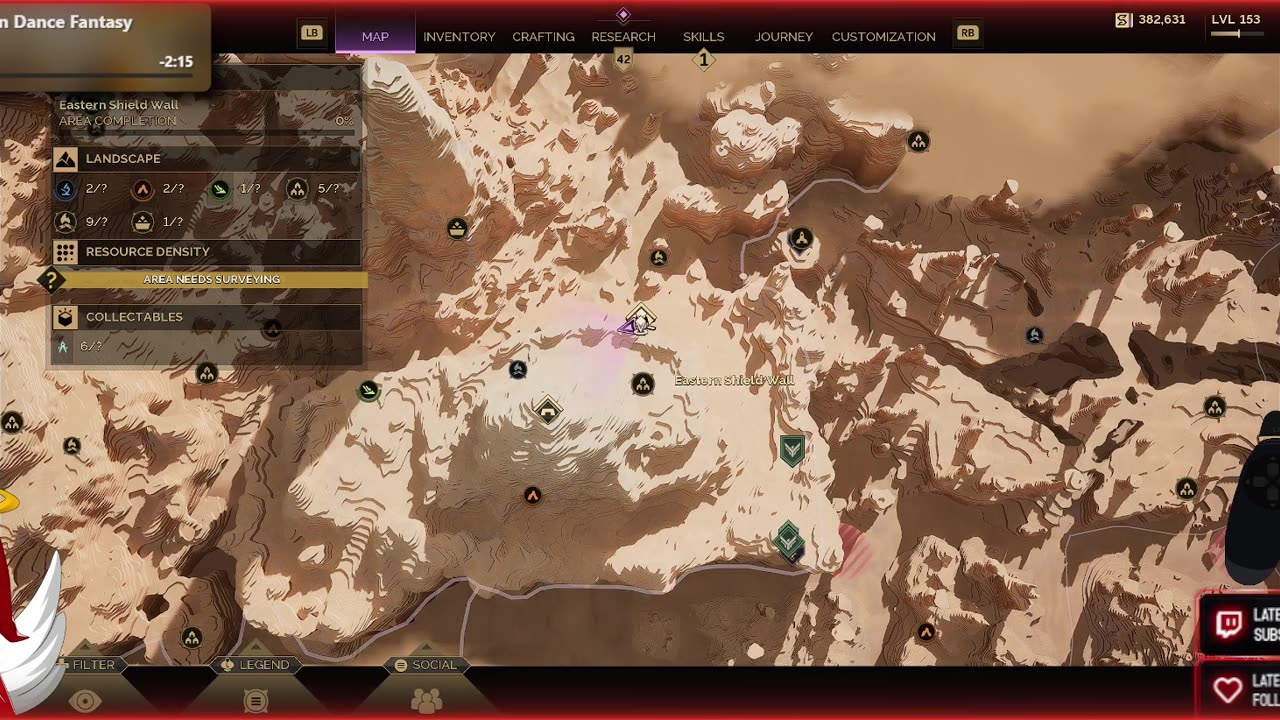Select the orange-triangle marker on the map
Viewport: 1280px width, 720px height.
pos(532,496)
